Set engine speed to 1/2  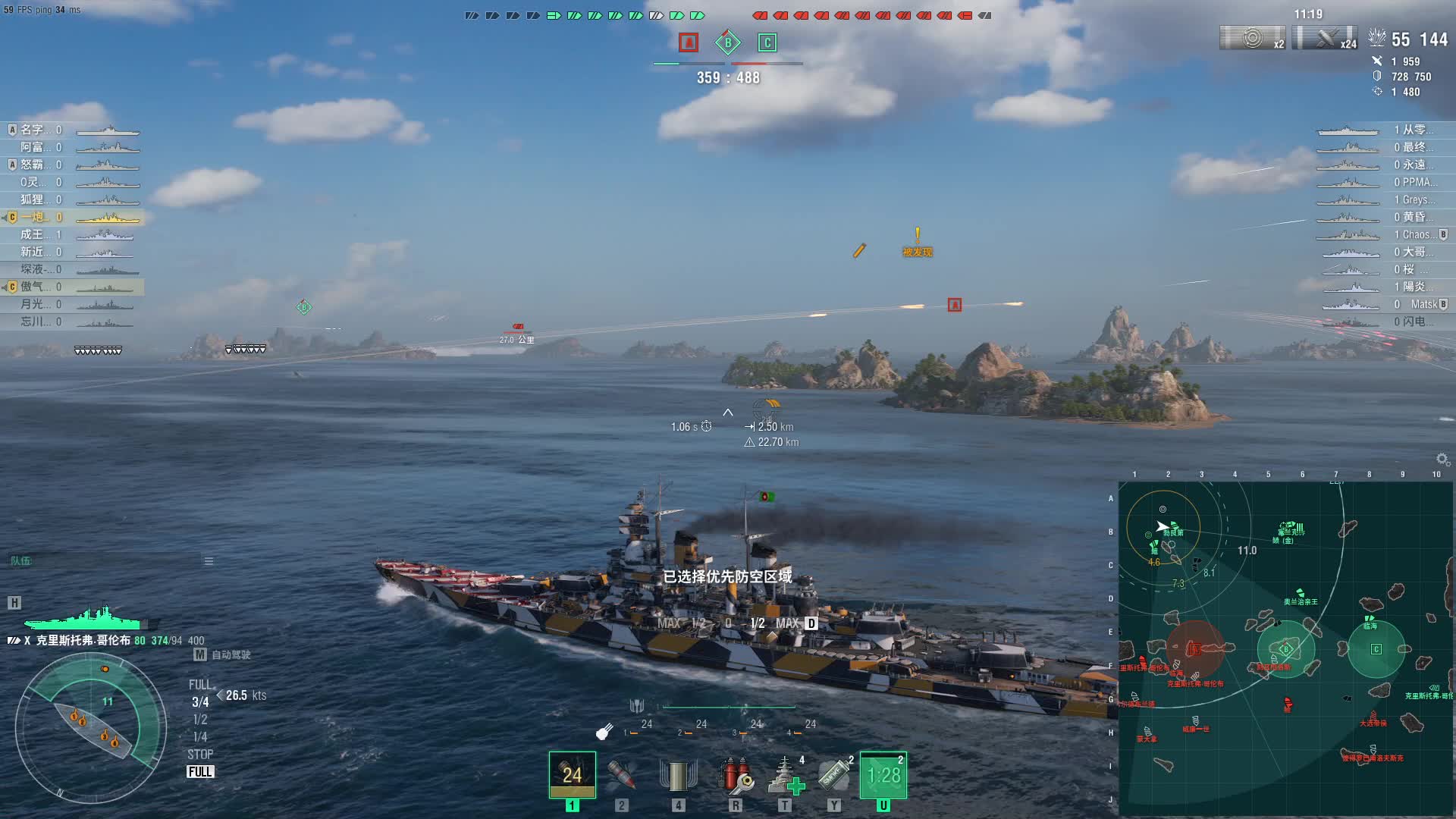200,720
